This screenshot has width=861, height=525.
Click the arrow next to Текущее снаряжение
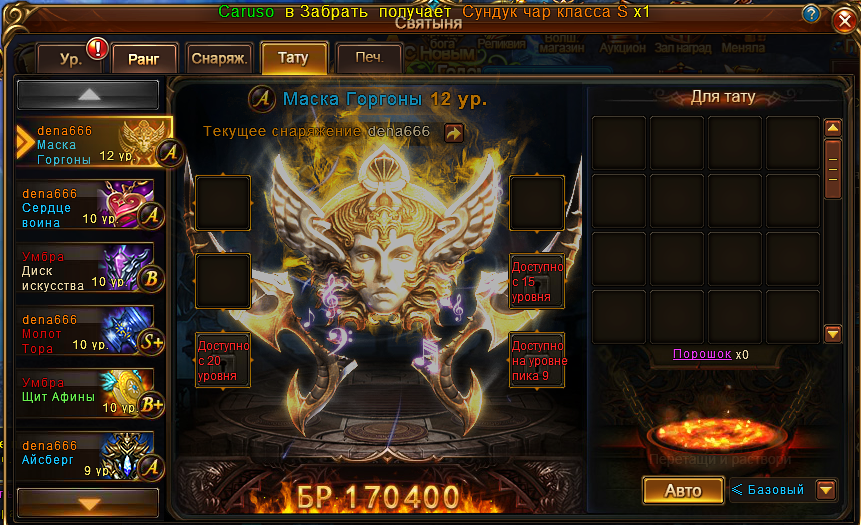(454, 132)
